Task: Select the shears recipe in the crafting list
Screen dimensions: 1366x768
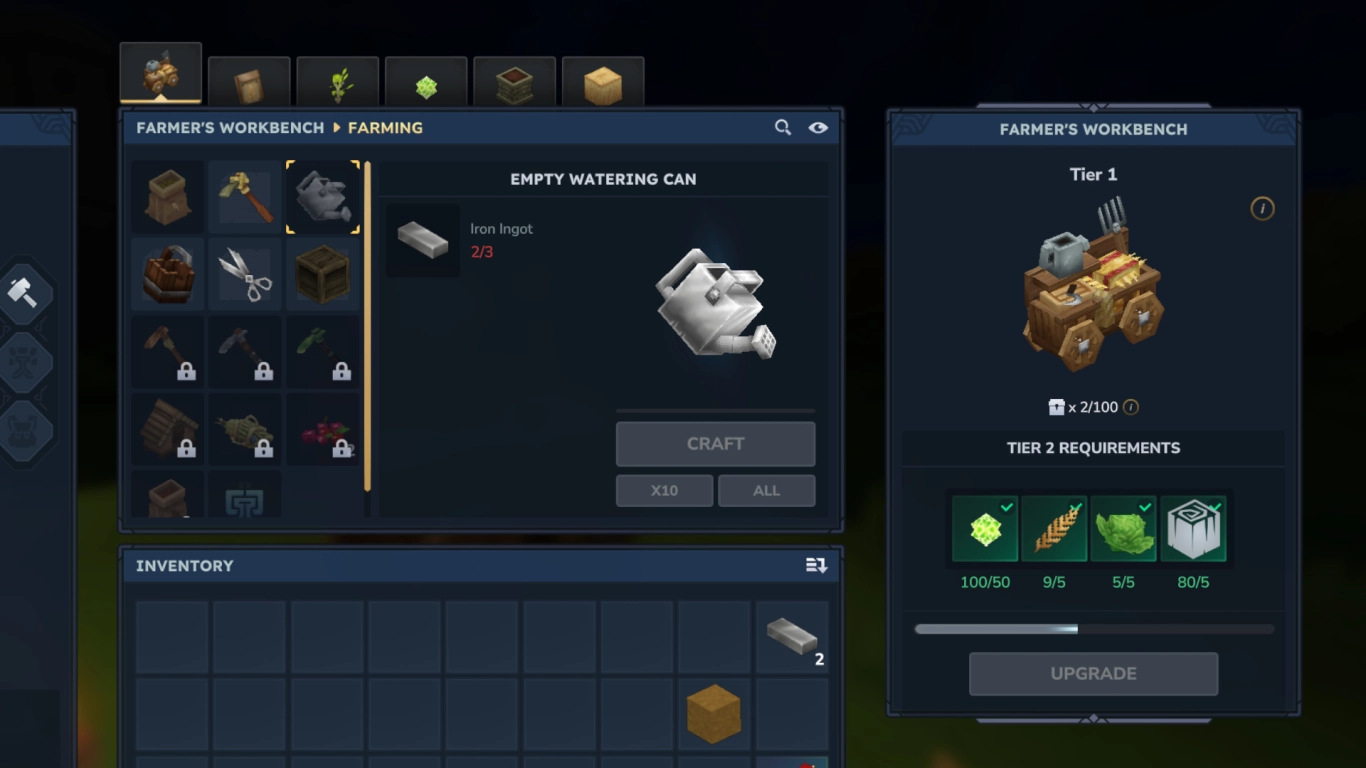Action: point(245,274)
